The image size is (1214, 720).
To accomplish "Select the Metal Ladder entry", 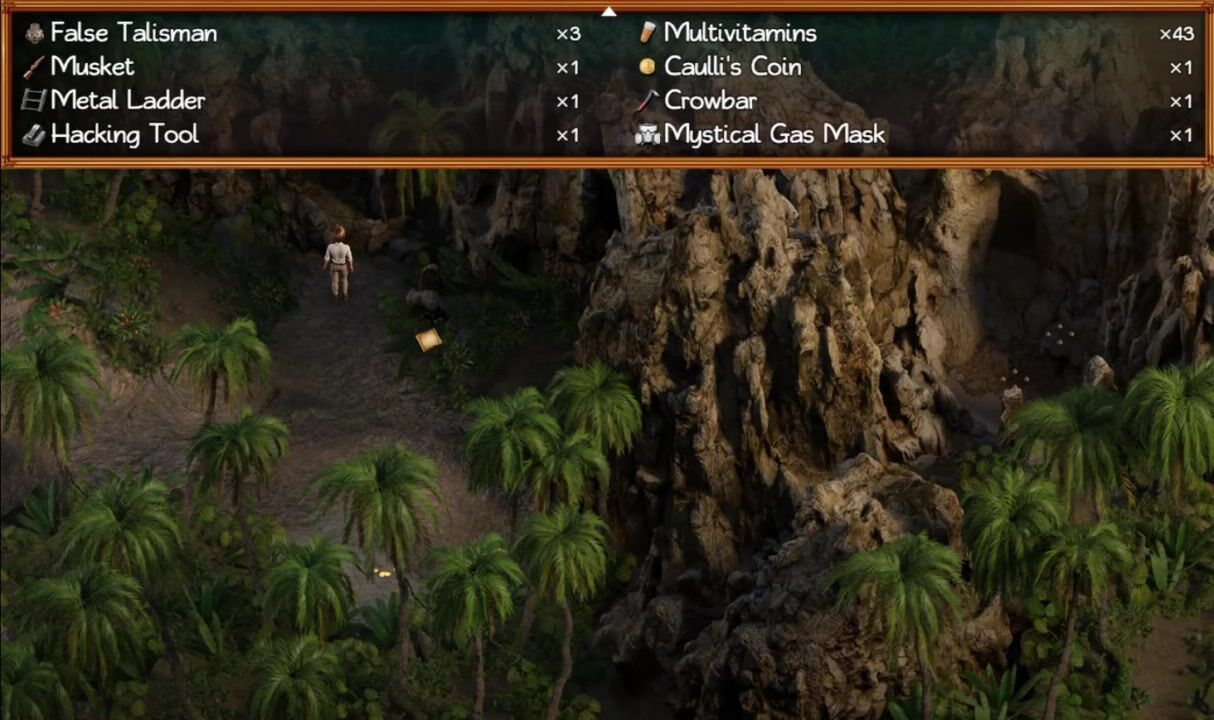I will 127,101.
